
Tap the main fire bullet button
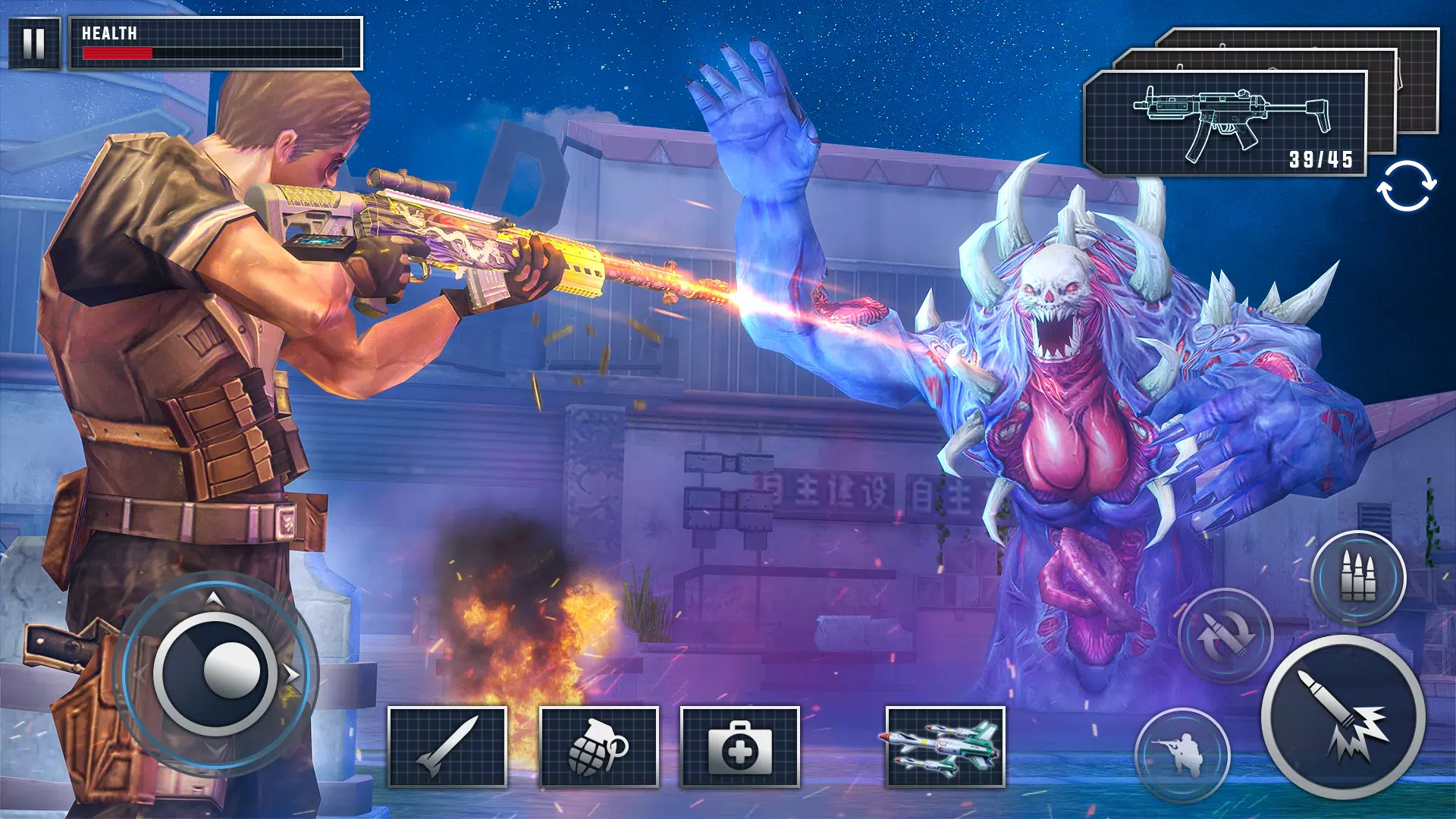pyautogui.click(x=1343, y=717)
